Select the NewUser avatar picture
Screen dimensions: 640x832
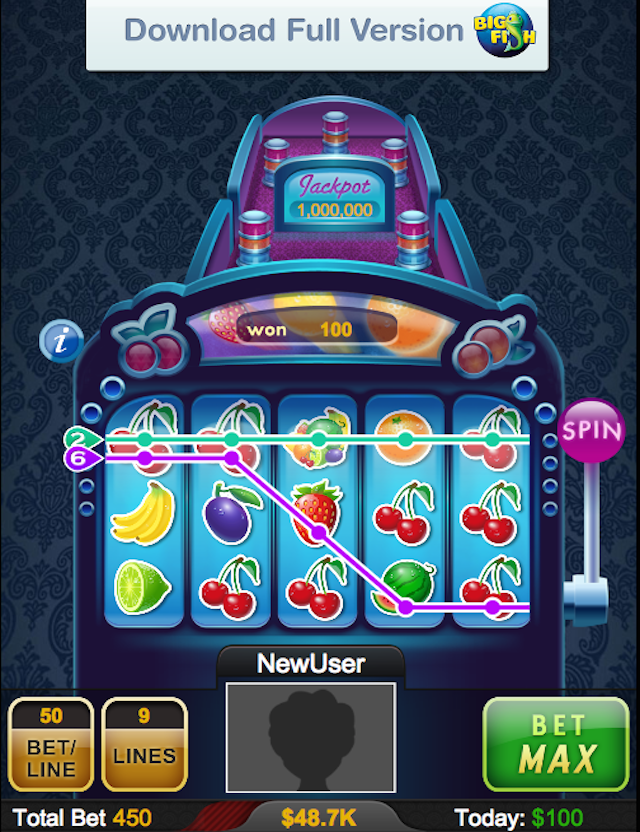tap(310, 735)
